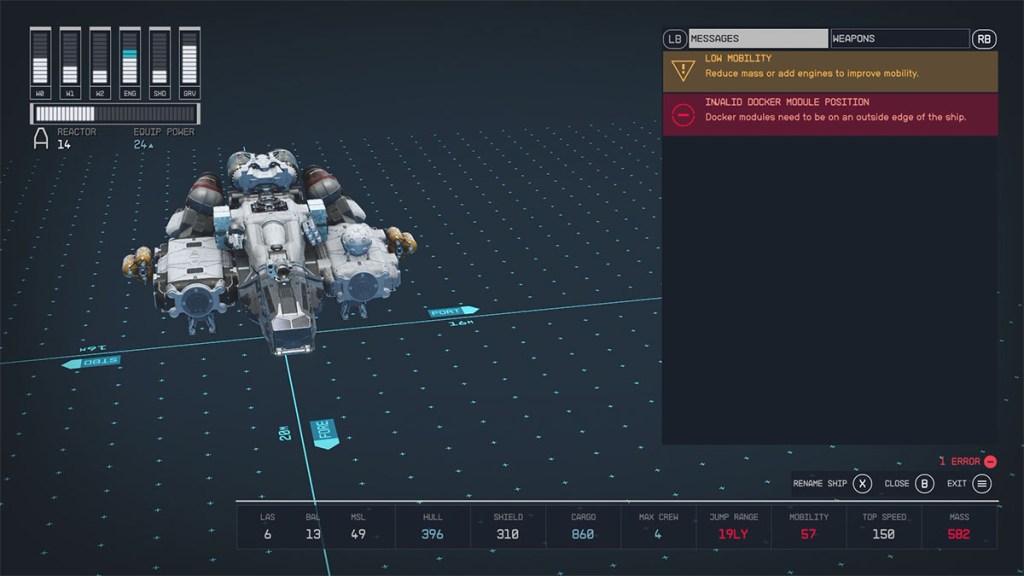Select the Invalid Docker Module Position error
This screenshot has height=576, width=1024.
(830, 114)
